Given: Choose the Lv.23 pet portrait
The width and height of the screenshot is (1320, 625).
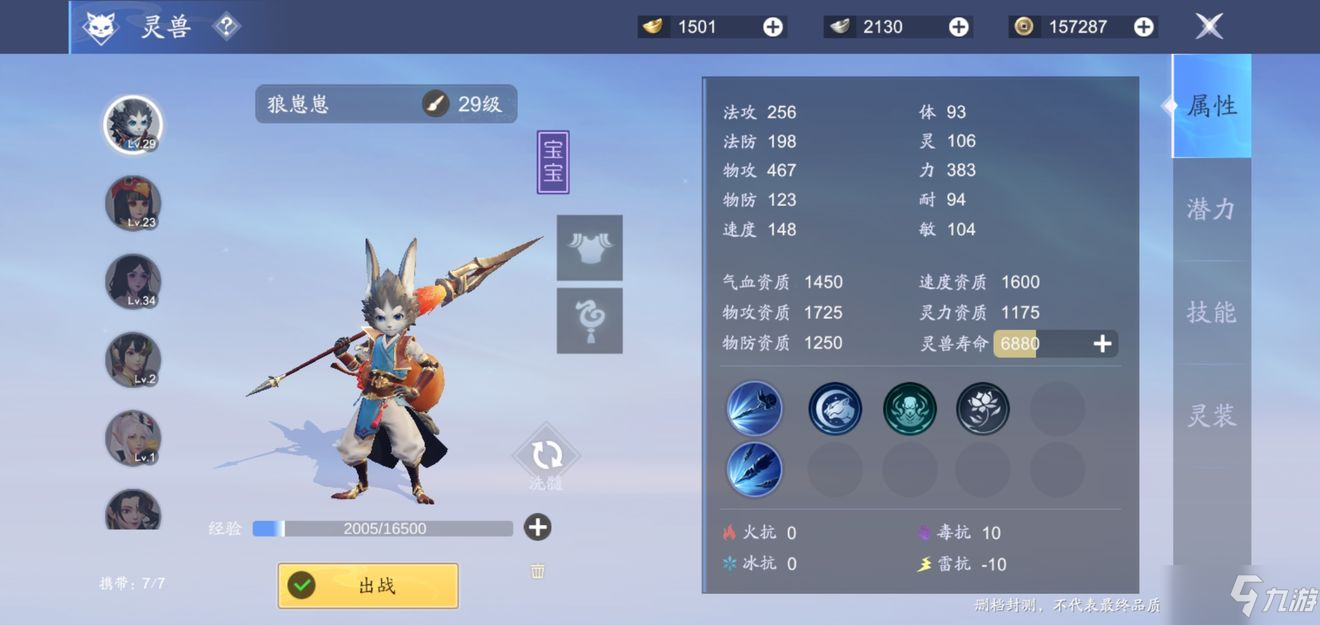Looking at the screenshot, I should click(133, 203).
